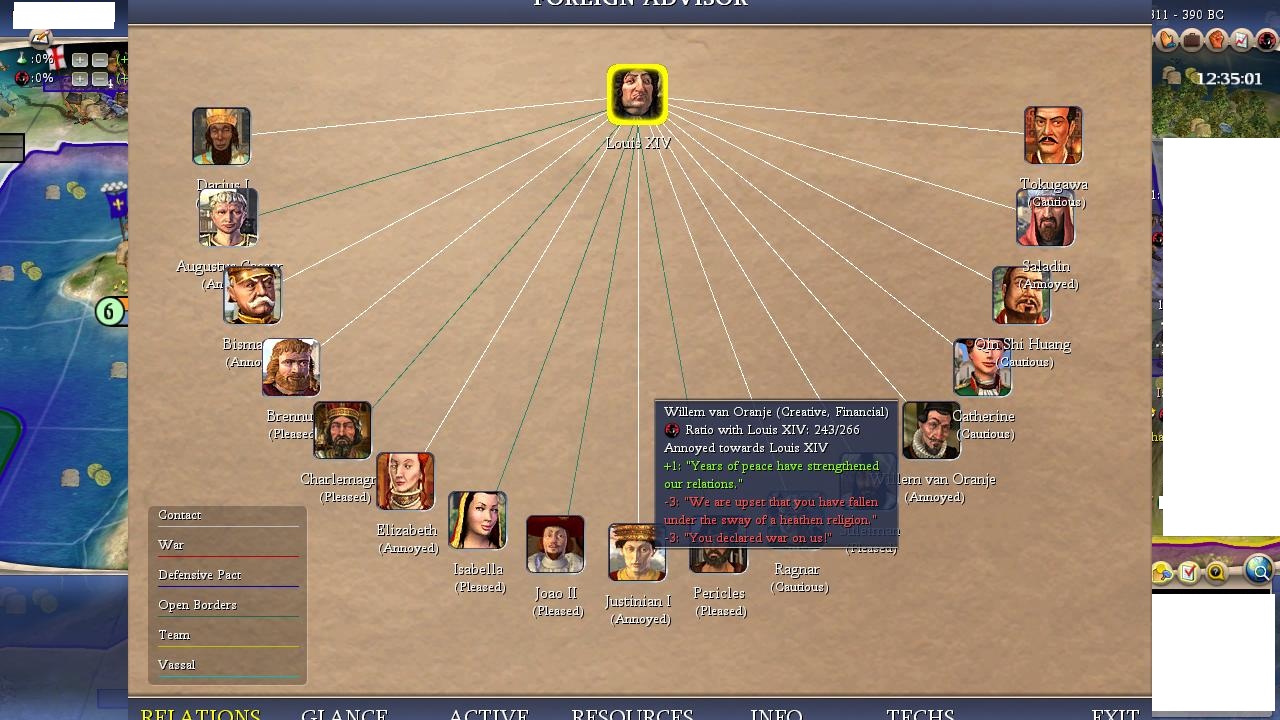Select Catherine's leader portrait
Viewport: 1280px width, 720px height.
(x=982, y=367)
